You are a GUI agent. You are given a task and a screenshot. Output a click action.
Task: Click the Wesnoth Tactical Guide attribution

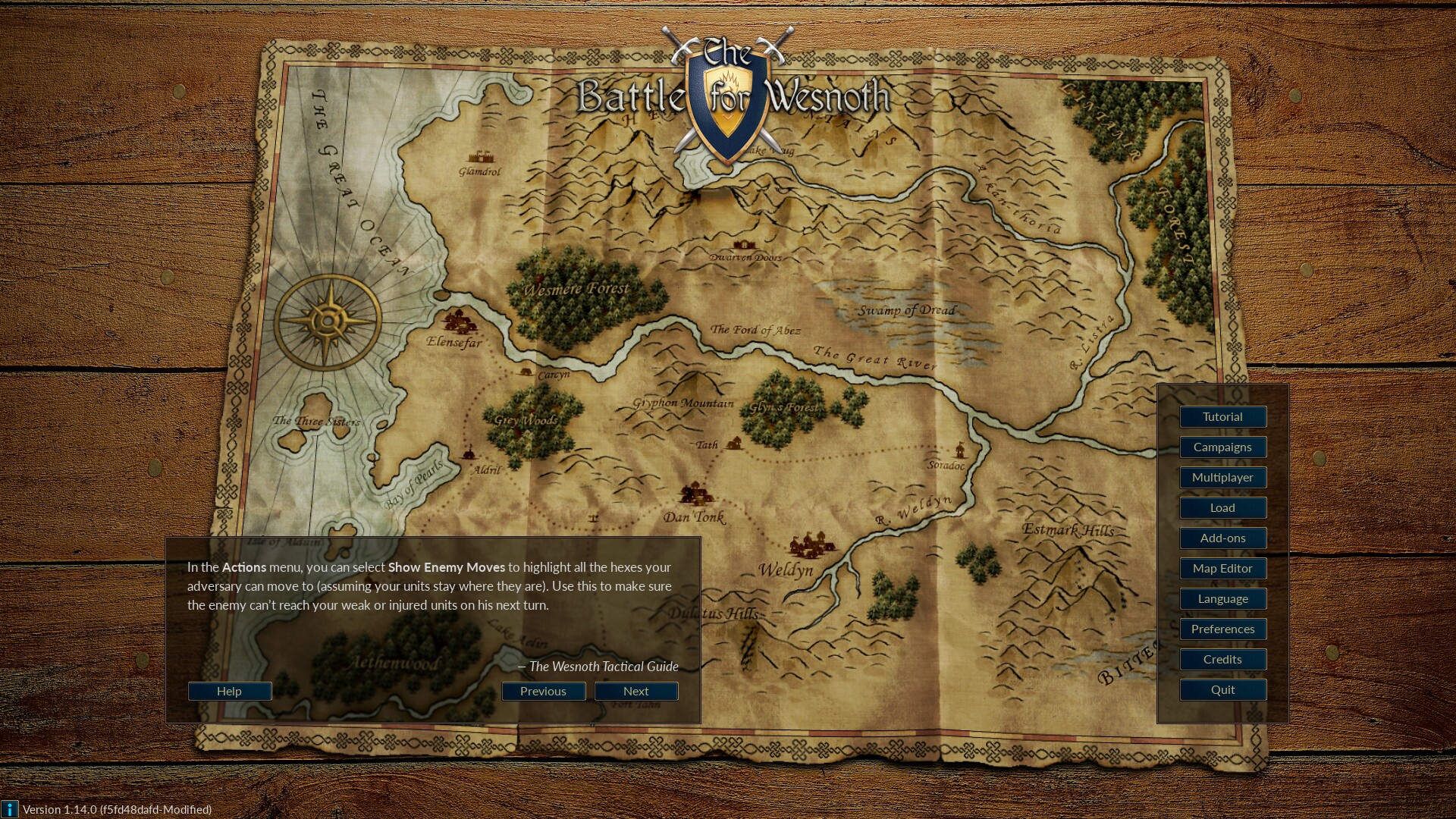pos(598,667)
